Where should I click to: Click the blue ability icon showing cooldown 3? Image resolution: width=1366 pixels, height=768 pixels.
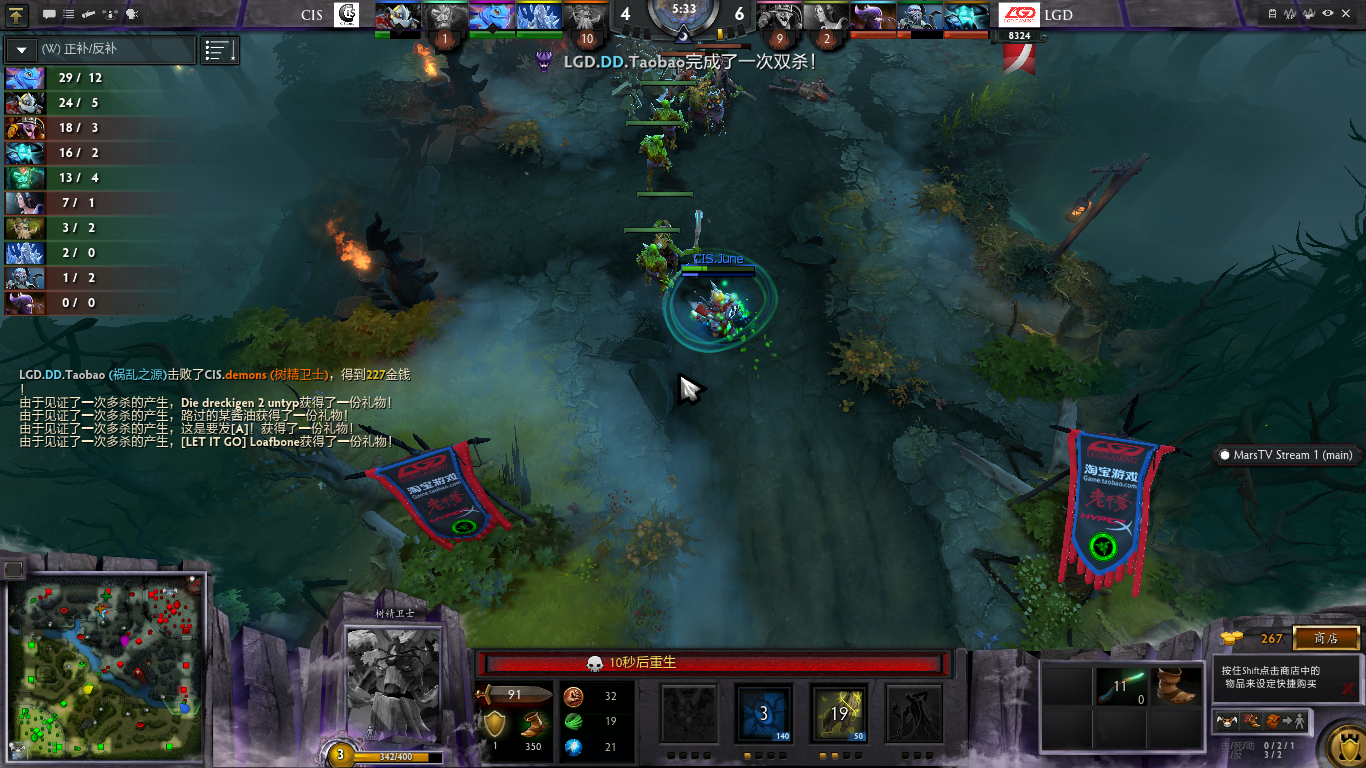coord(764,714)
